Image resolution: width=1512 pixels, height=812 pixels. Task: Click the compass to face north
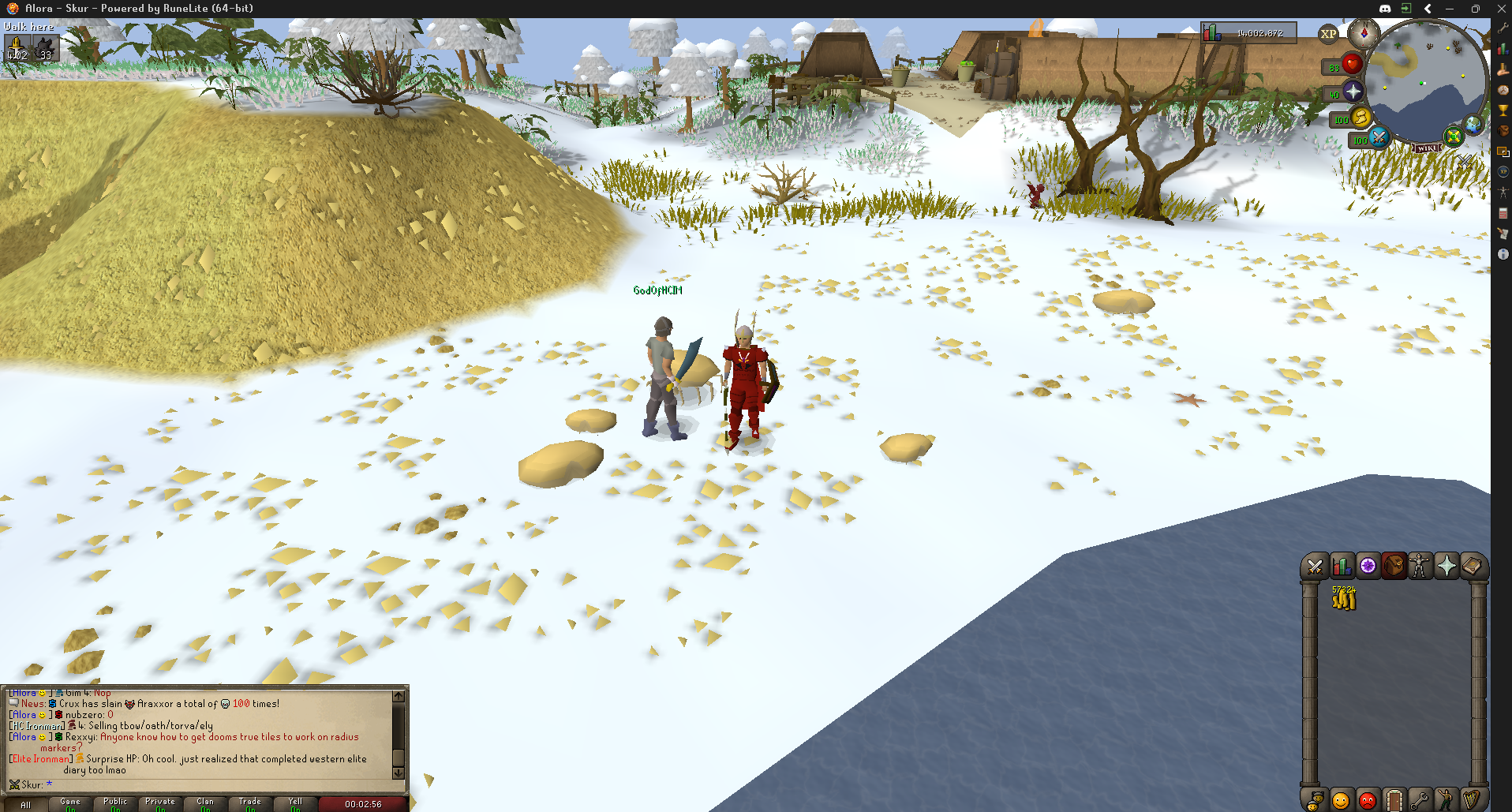pyautogui.click(x=1363, y=35)
